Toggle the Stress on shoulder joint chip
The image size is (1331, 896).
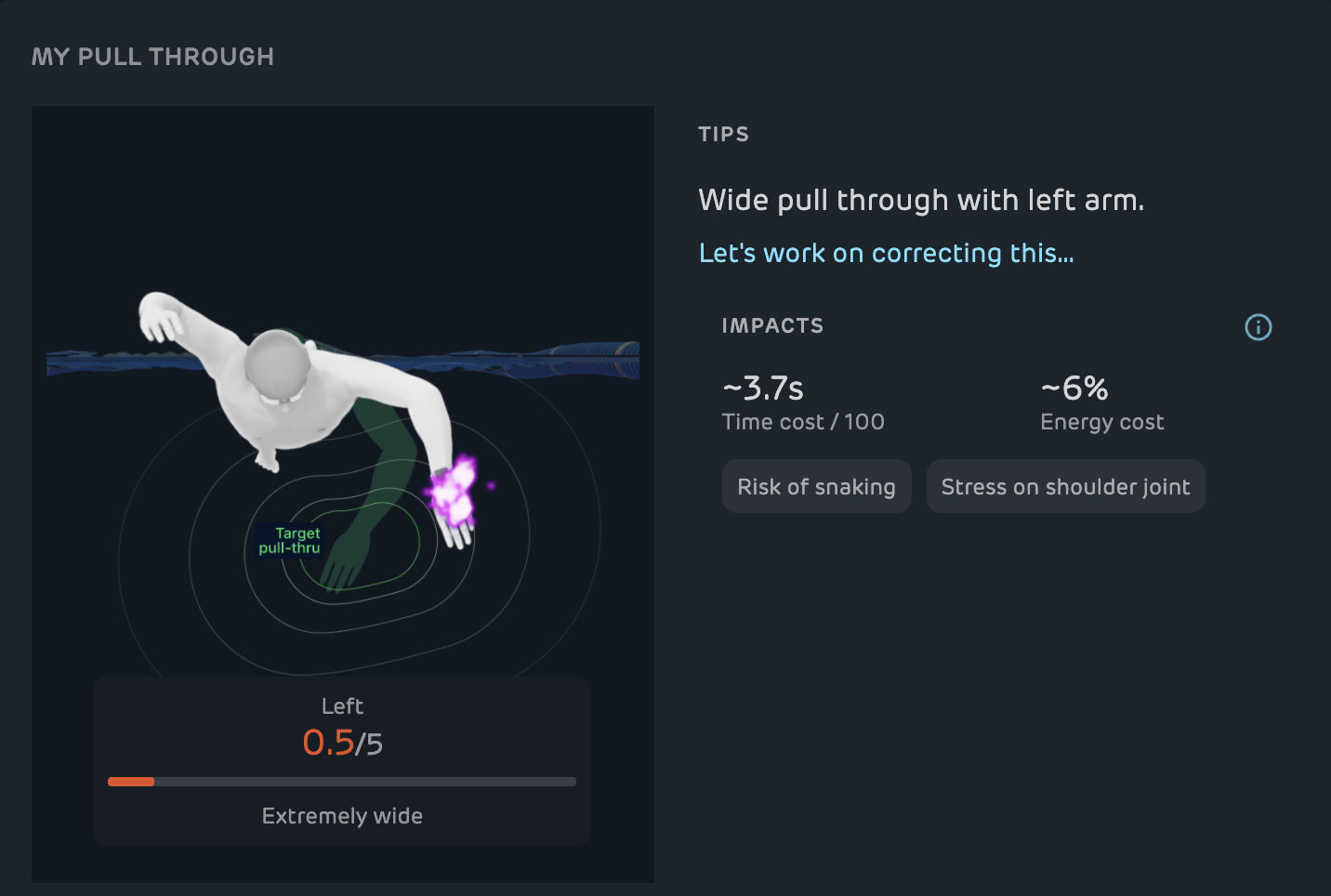coord(1065,486)
